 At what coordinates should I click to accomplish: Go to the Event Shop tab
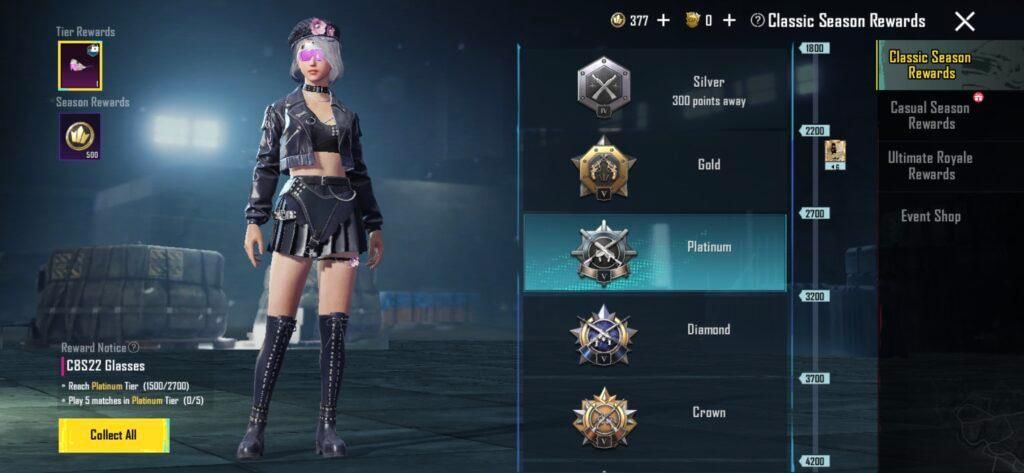[930, 216]
